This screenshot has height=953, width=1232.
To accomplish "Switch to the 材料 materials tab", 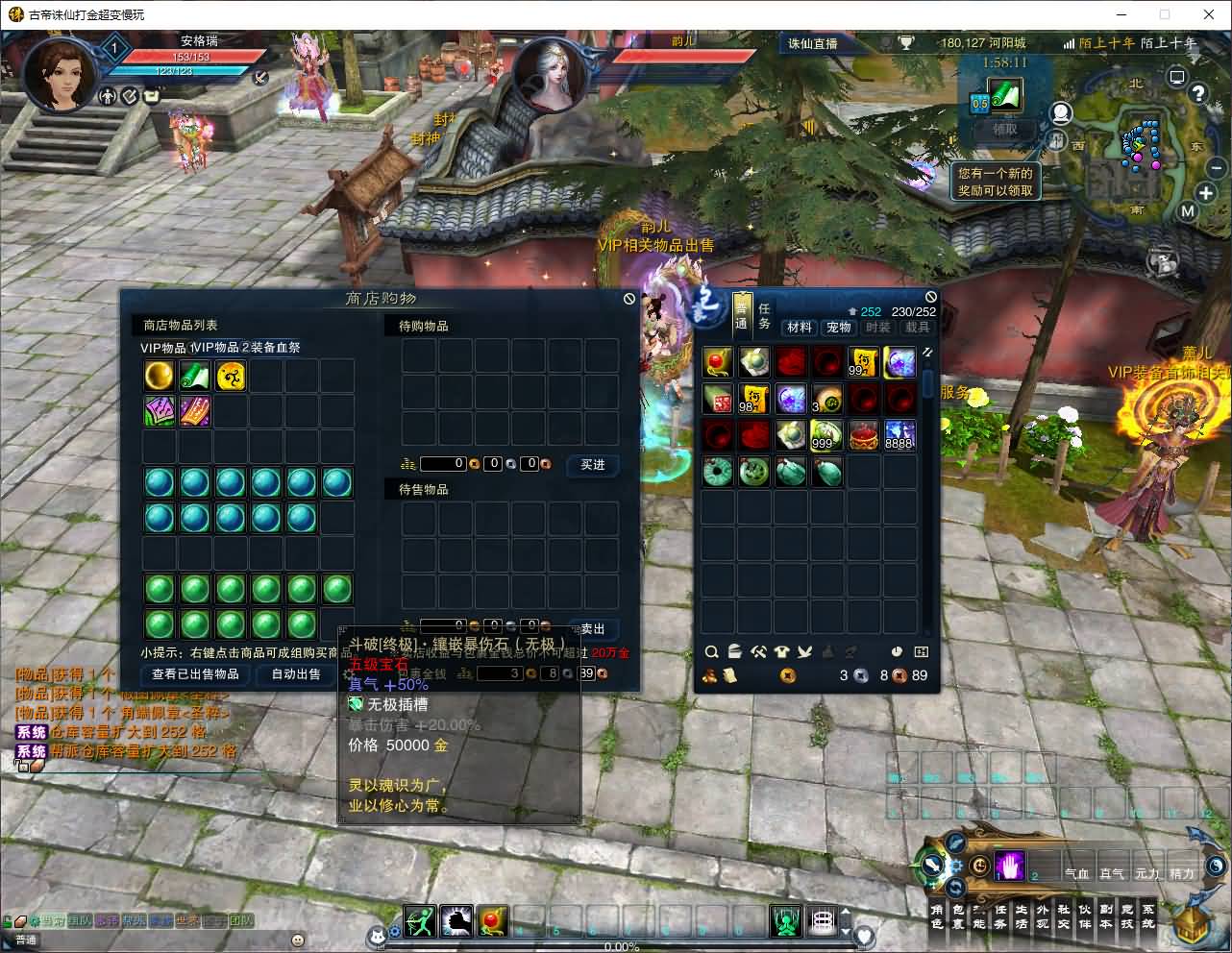I will [x=799, y=328].
